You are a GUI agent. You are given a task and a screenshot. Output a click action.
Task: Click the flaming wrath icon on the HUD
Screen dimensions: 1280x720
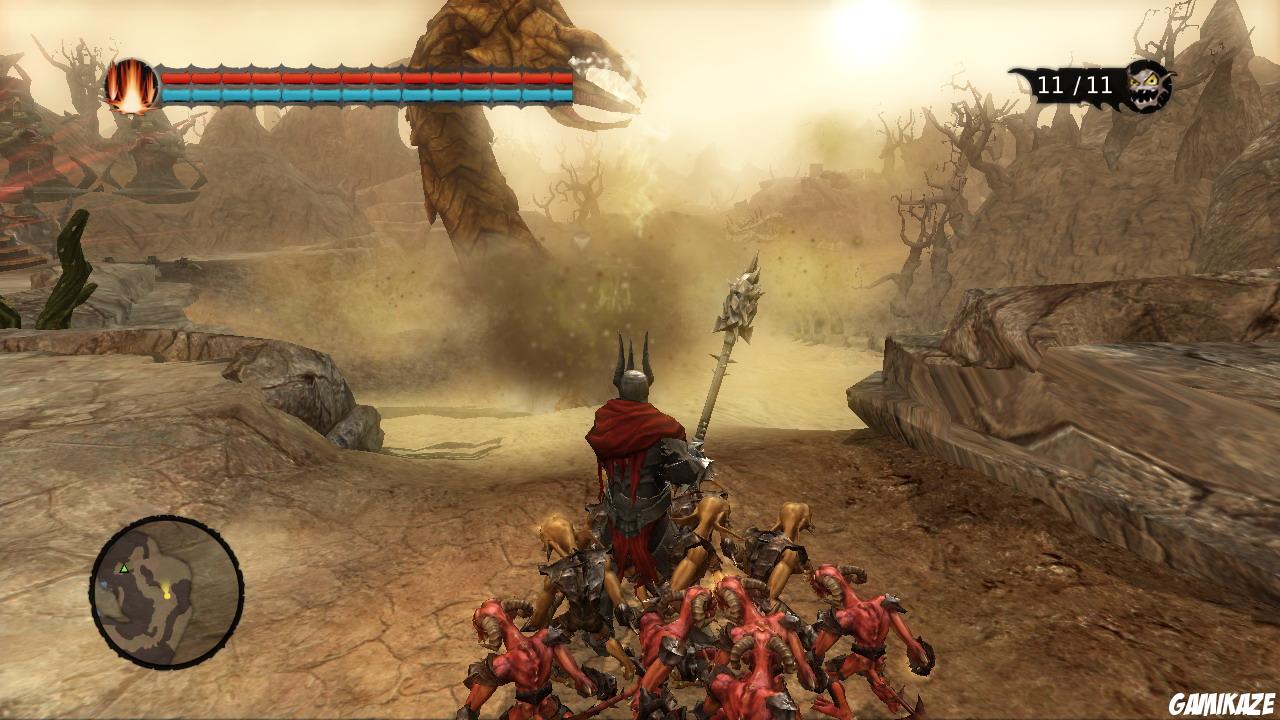133,85
